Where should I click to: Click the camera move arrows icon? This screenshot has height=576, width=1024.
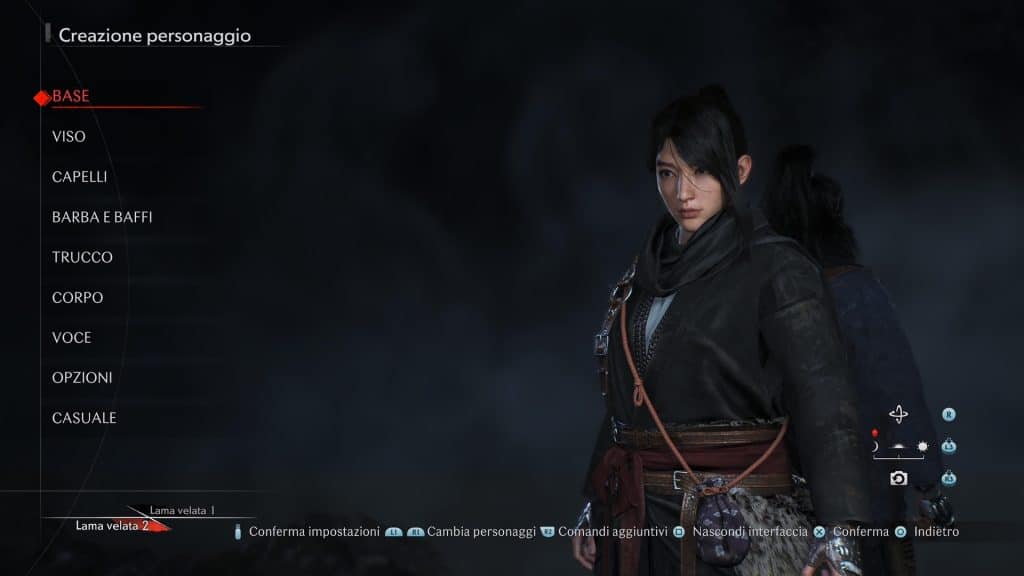coord(898,414)
